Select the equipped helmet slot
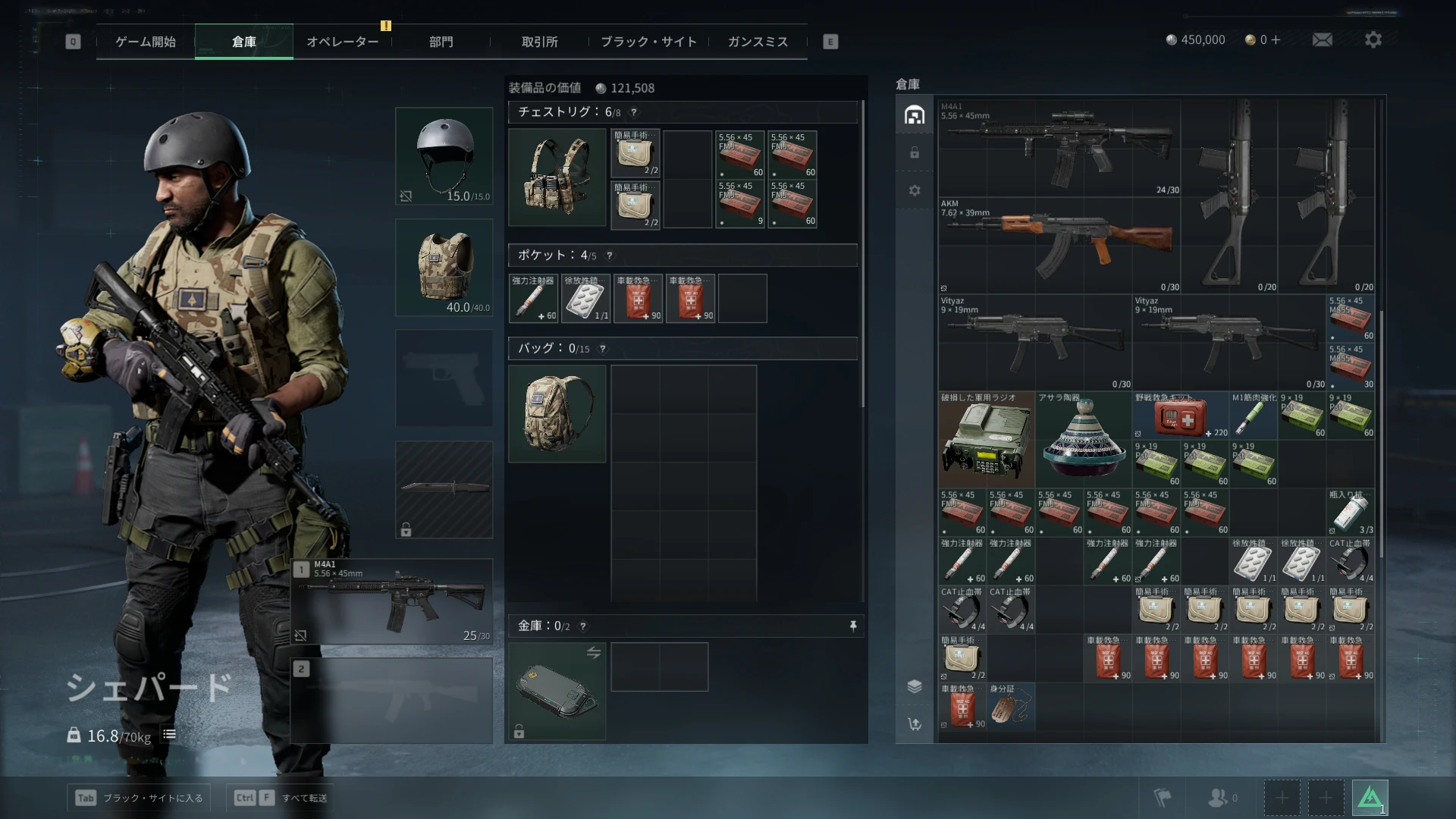 pyautogui.click(x=444, y=156)
